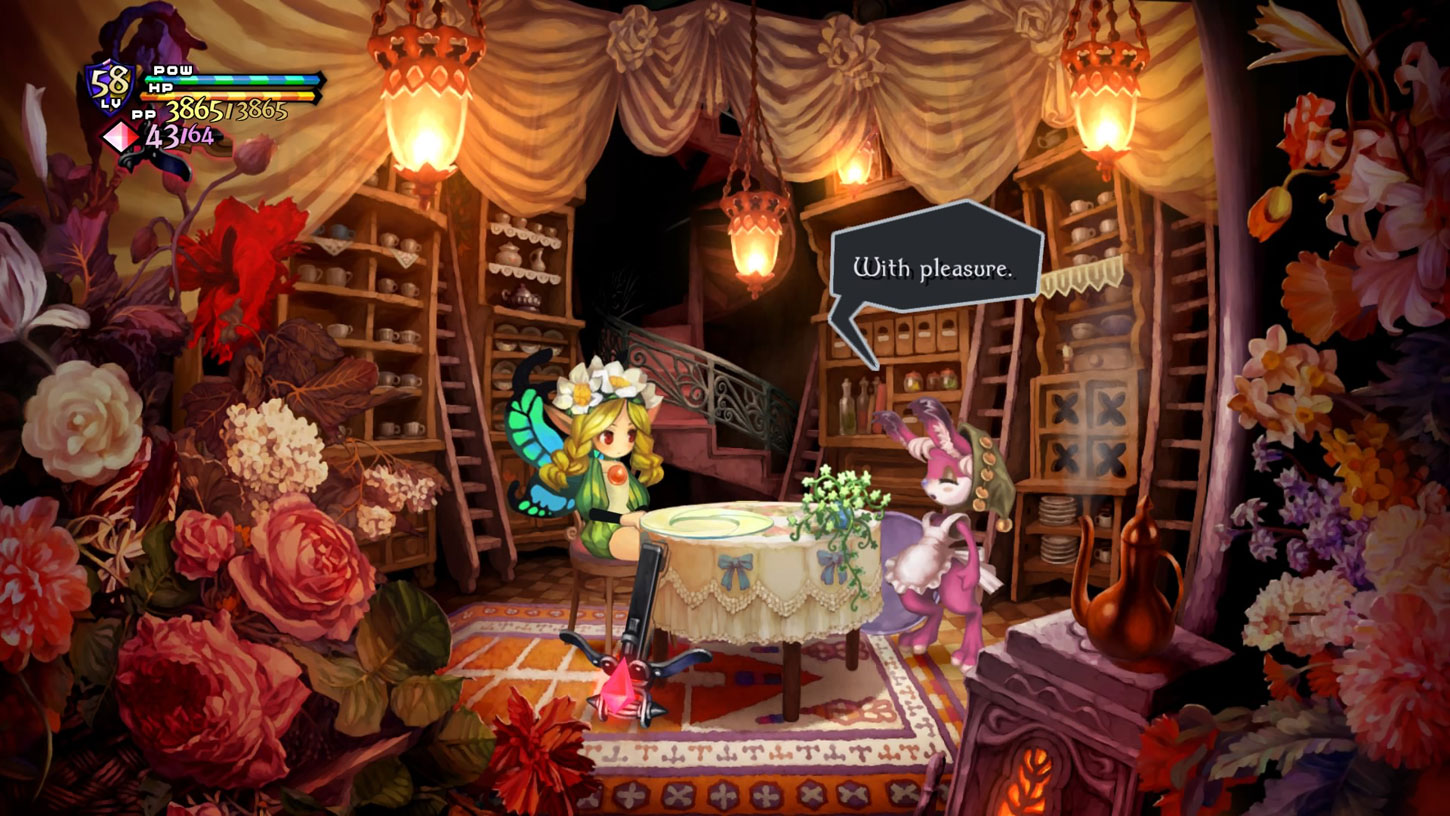Image resolution: width=1450 pixels, height=816 pixels.
Task: Click the currency total 43164
Action: [180, 135]
